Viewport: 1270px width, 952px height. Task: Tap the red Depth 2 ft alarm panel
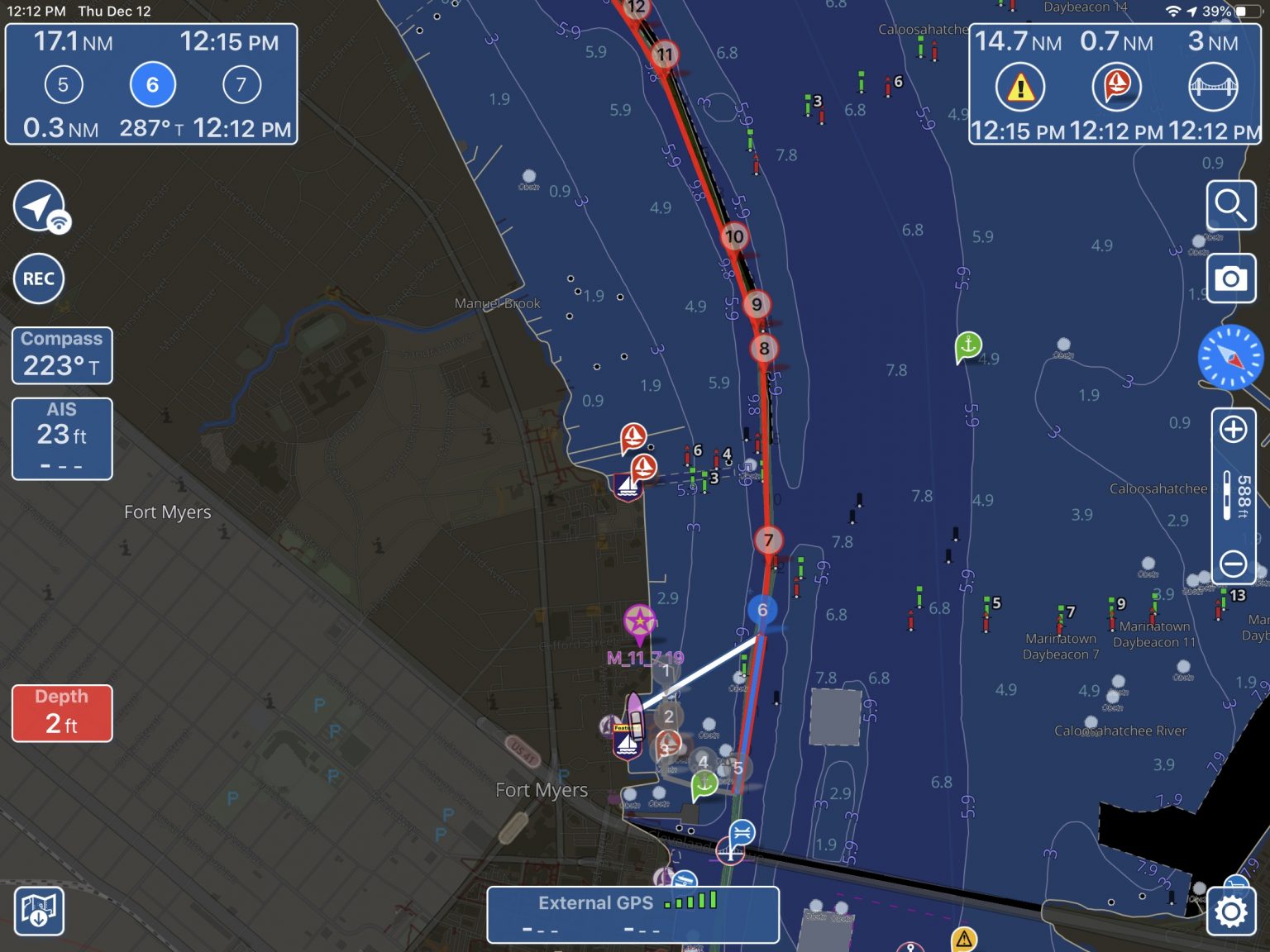[x=61, y=712]
